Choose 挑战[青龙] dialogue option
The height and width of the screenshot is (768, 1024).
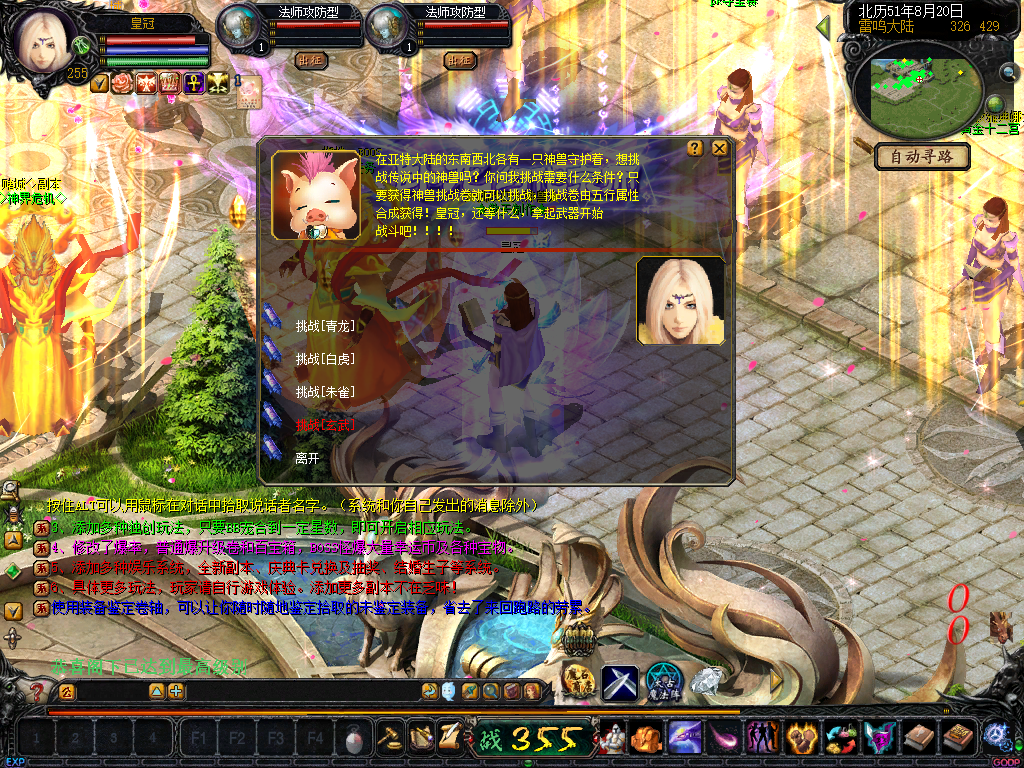pyautogui.click(x=325, y=326)
